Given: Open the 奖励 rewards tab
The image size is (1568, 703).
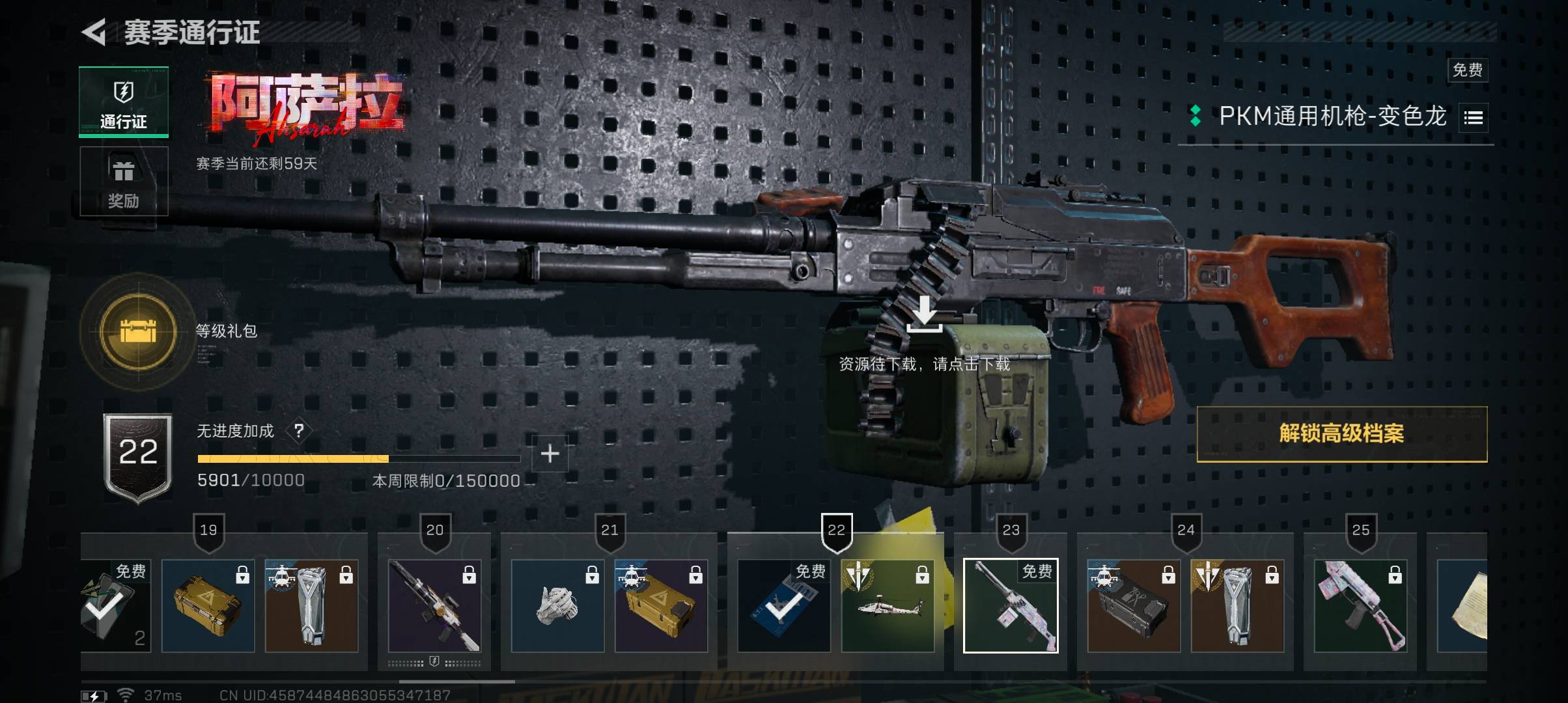Looking at the screenshot, I should tap(124, 182).
